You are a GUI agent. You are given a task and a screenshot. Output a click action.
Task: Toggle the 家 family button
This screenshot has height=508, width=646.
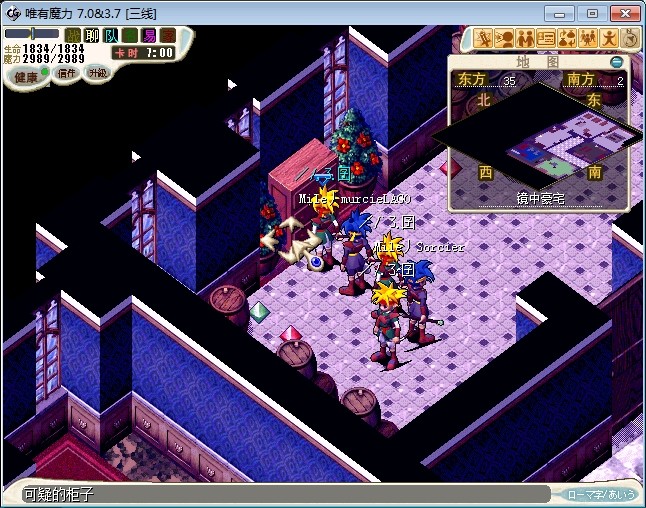168,35
